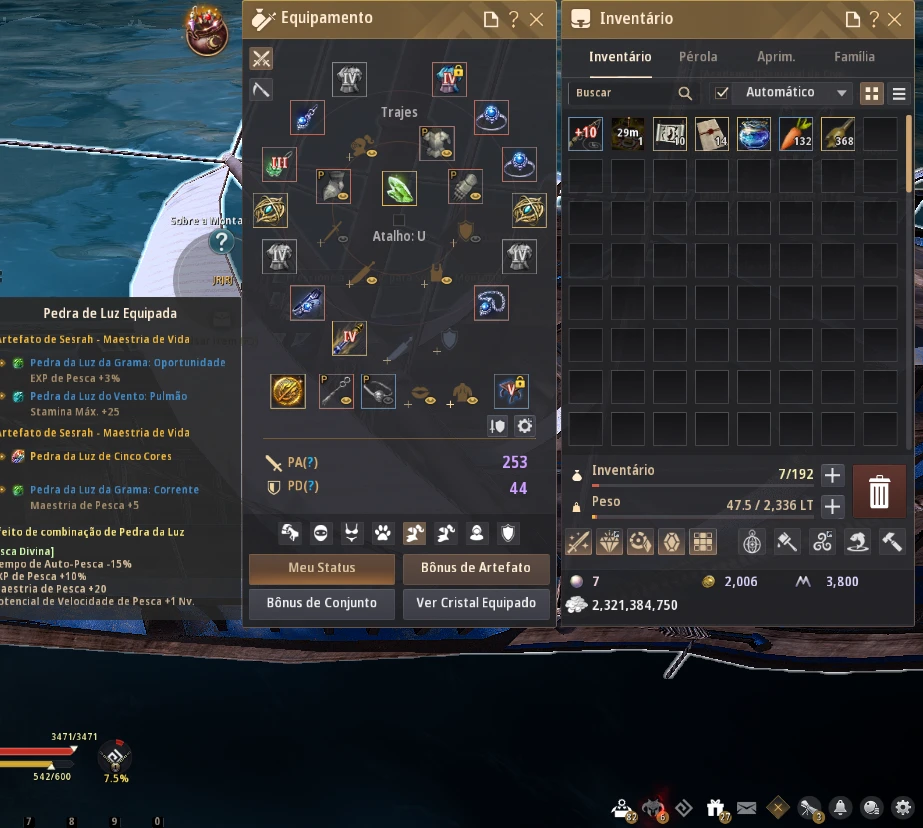The width and height of the screenshot is (923, 828).
Task: Open the Meu Status panel
Action: 321,568
